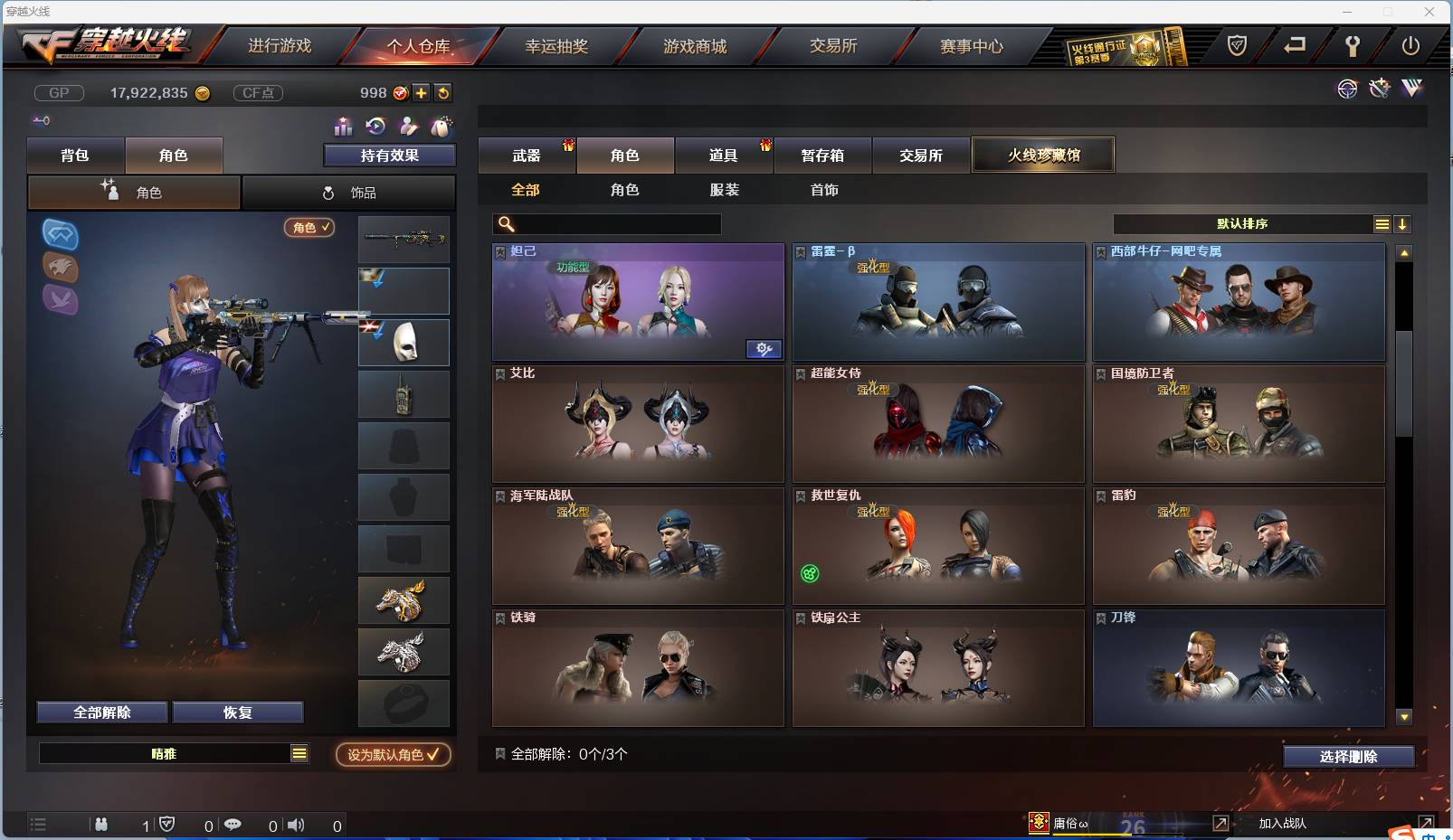The width and height of the screenshot is (1453, 840).
Task: Click the gear icon on the 妲己 card
Action: (x=764, y=349)
